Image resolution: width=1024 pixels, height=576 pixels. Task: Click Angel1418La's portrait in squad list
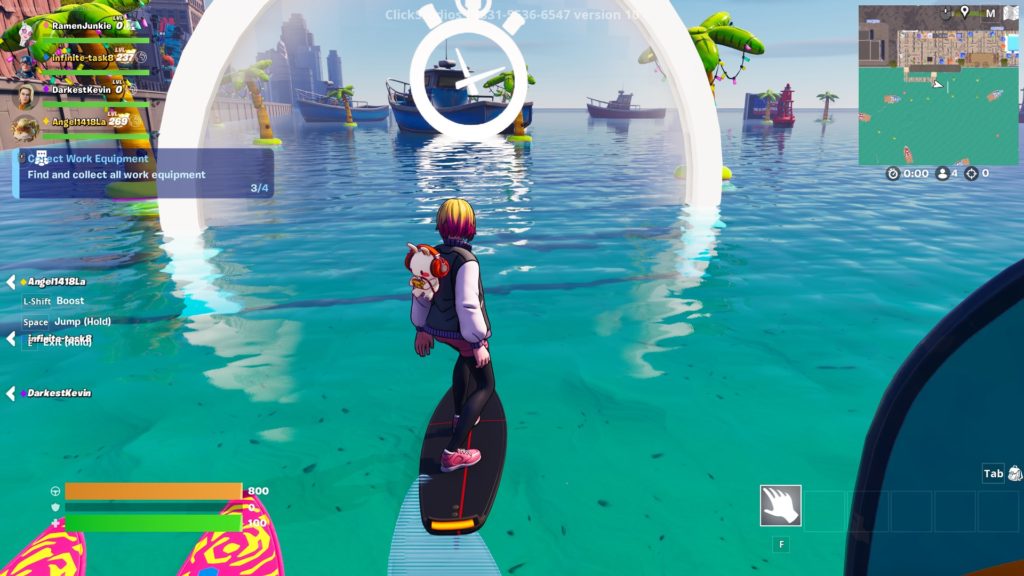click(x=24, y=127)
